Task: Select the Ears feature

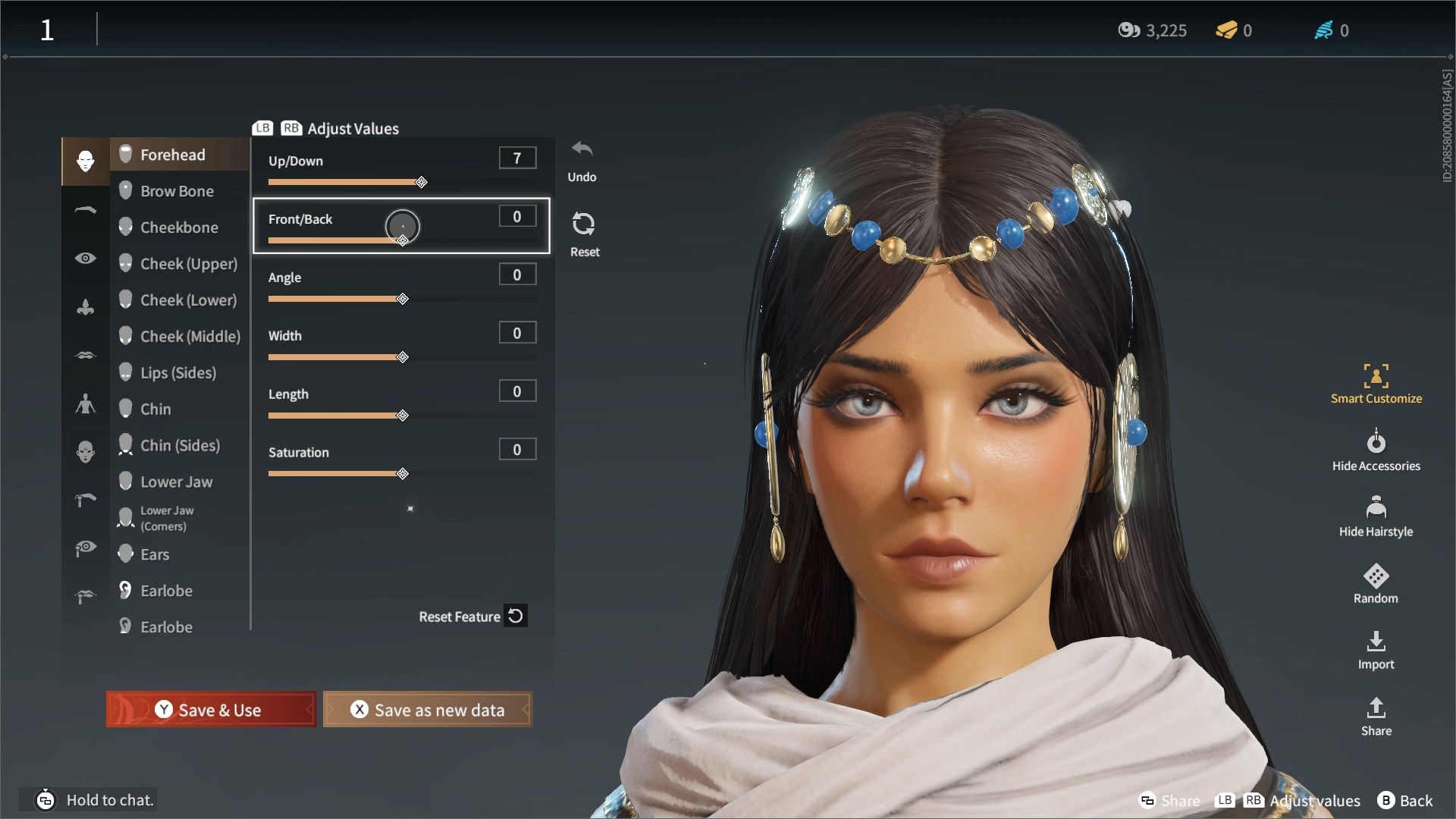Action: [x=155, y=554]
